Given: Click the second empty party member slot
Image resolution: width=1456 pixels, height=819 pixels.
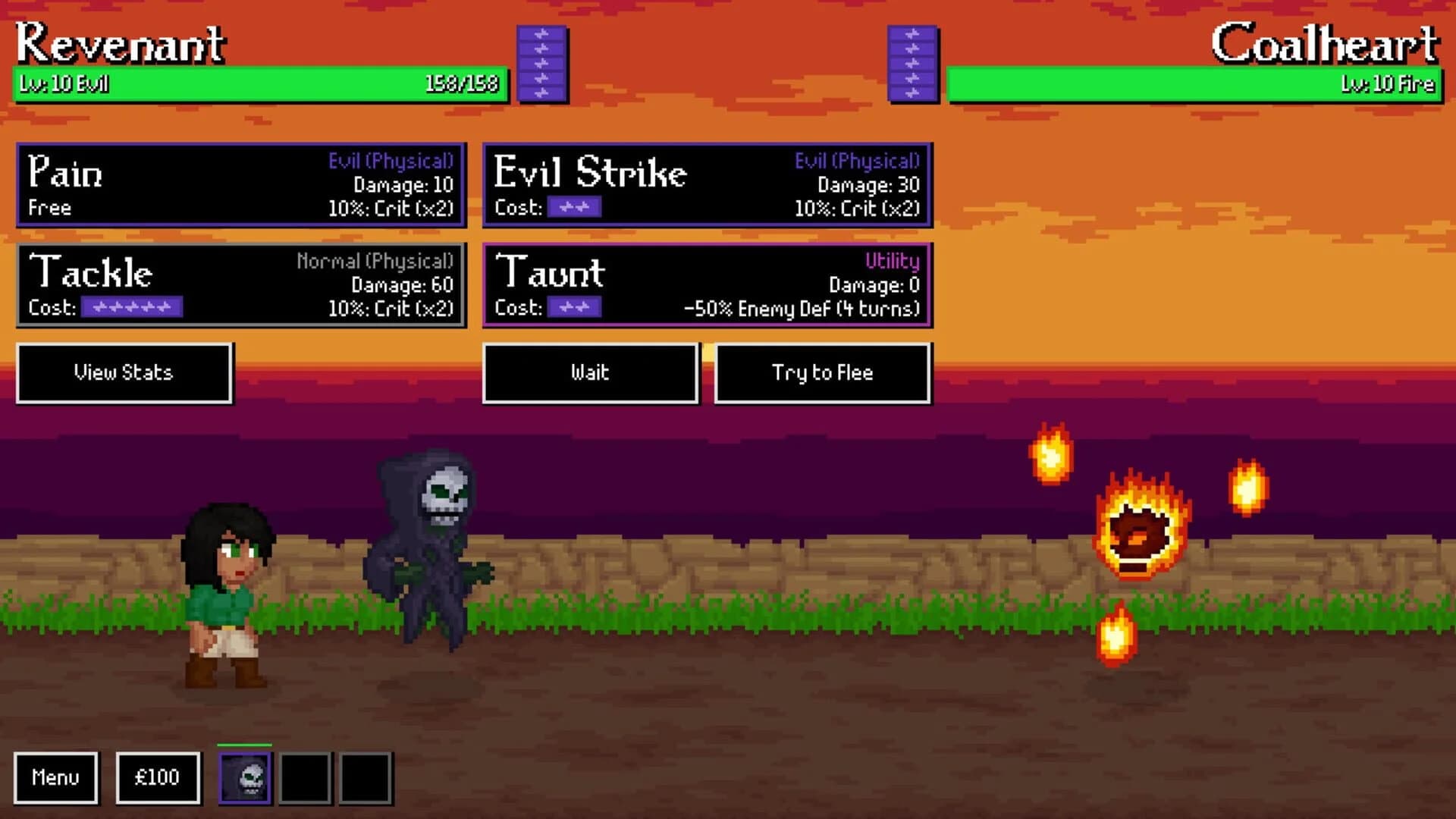Looking at the screenshot, I should point(363,777).
